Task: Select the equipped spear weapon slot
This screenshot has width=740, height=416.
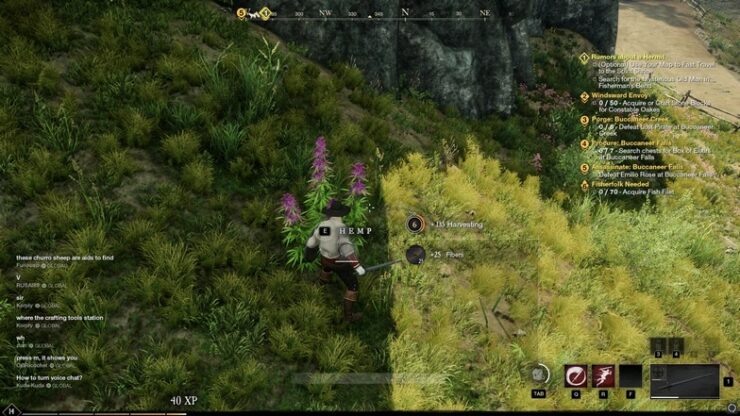Action: [684, 380]
